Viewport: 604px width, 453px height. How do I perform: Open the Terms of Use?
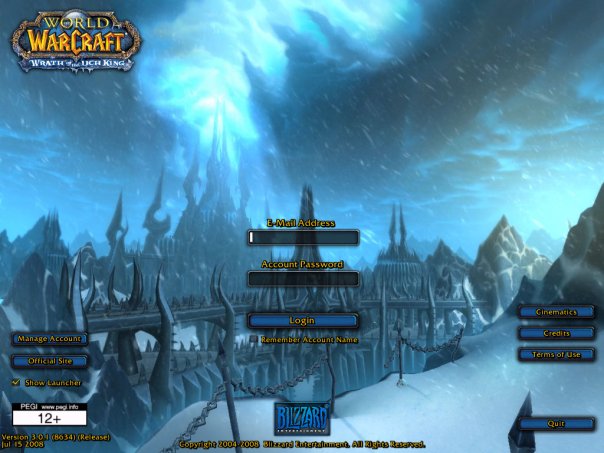point(556,354)
